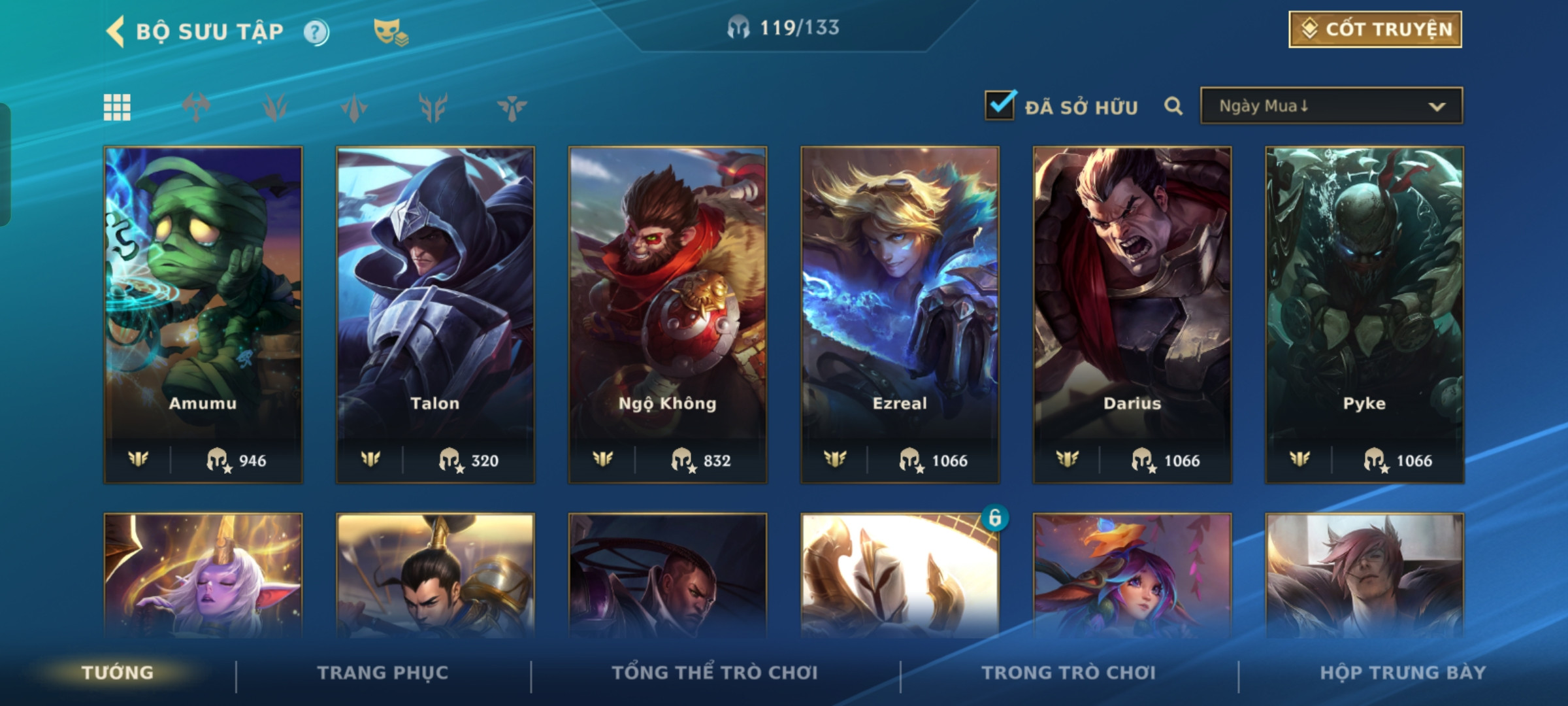Open the Tổng Thể Trò Chơi tab
The height and width of the screenshot is (706, 1568).
[x=714, y=673]
